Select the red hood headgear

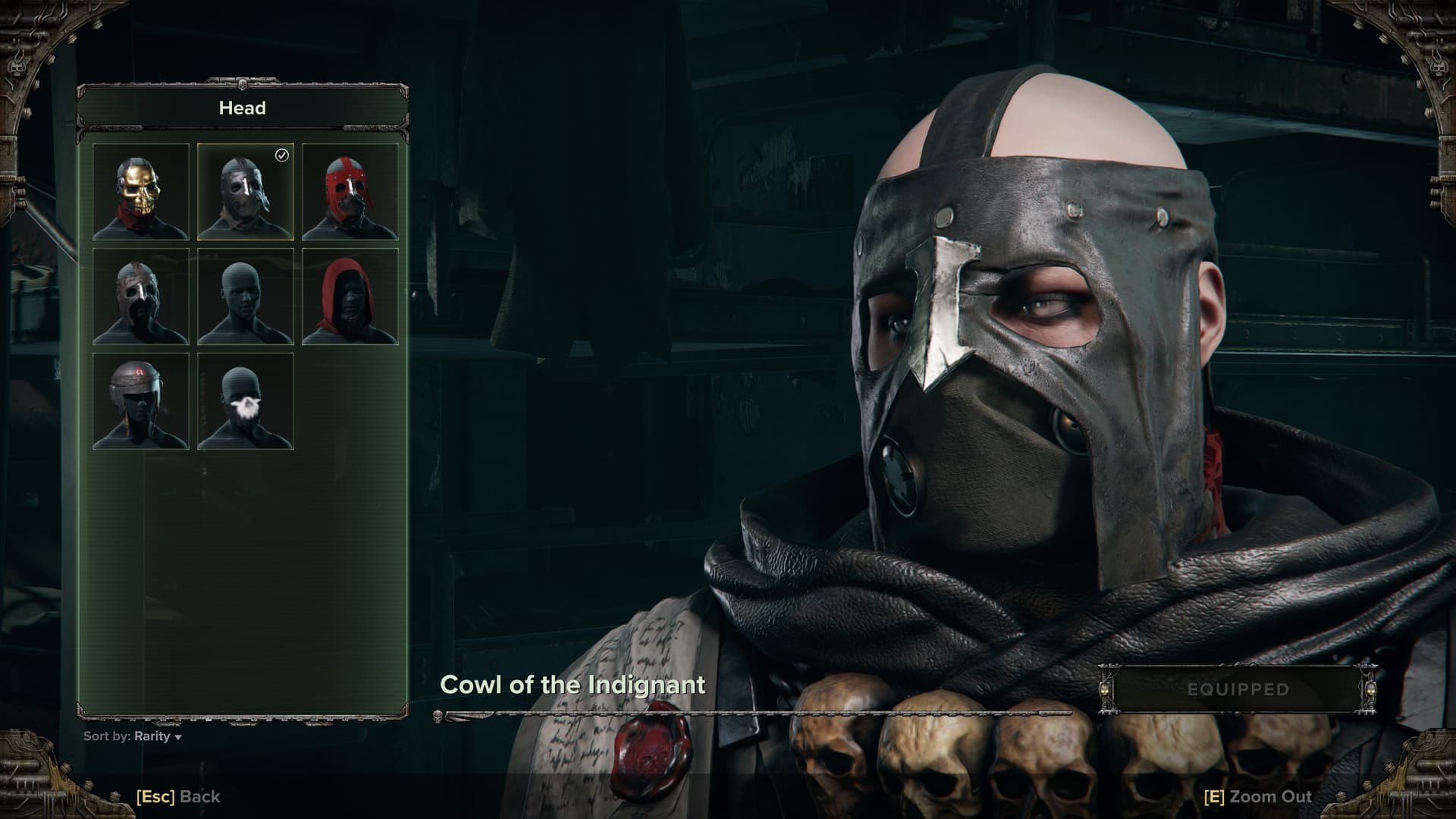pyautogui.click(x=350, y=297)
